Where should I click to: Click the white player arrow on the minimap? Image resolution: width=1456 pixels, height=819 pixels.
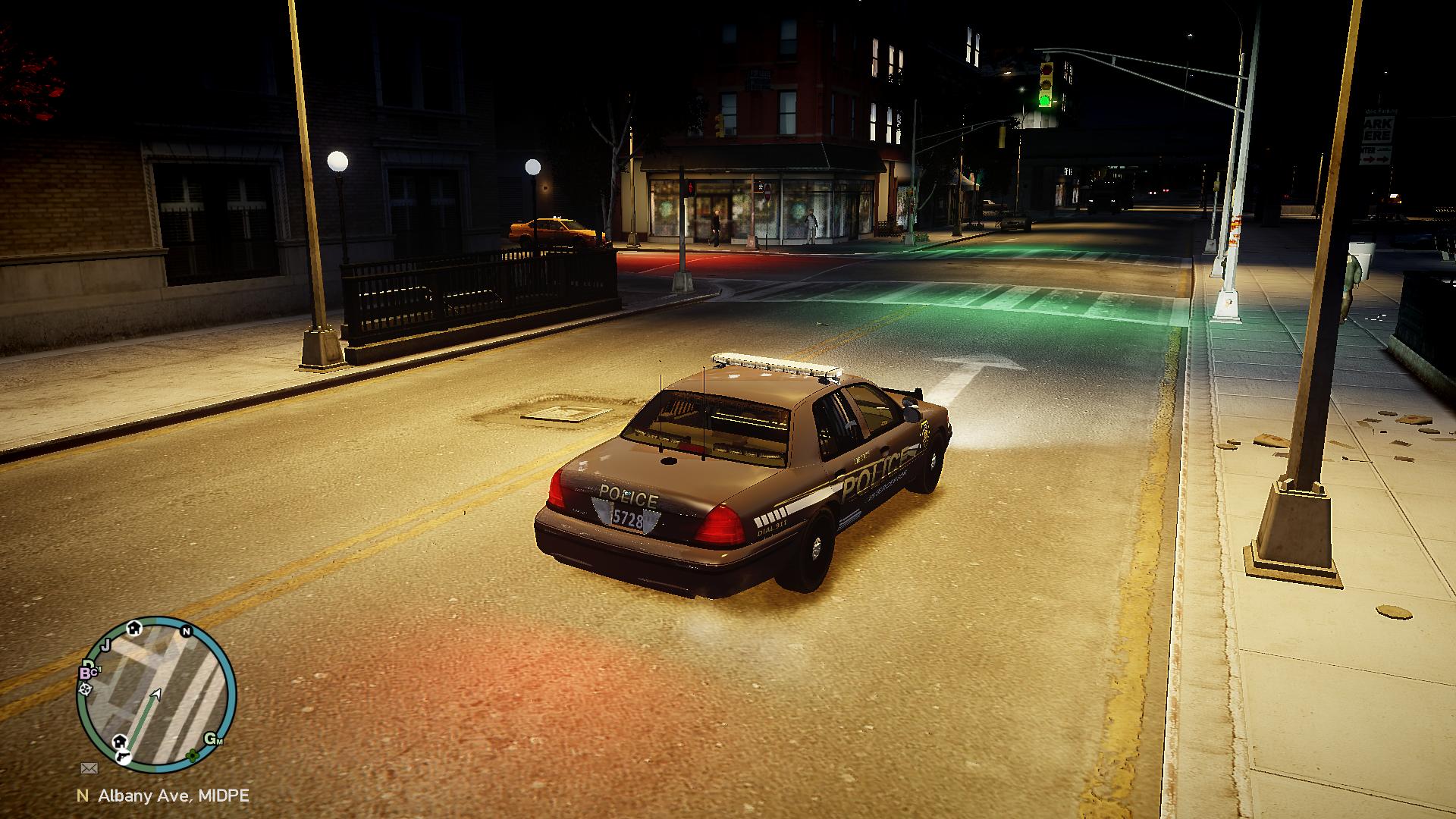(x=157, y=694)
